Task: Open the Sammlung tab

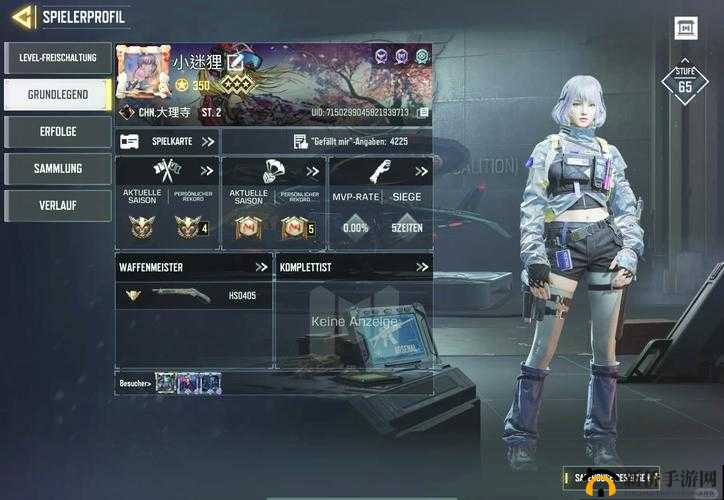Action: [57, 168]
